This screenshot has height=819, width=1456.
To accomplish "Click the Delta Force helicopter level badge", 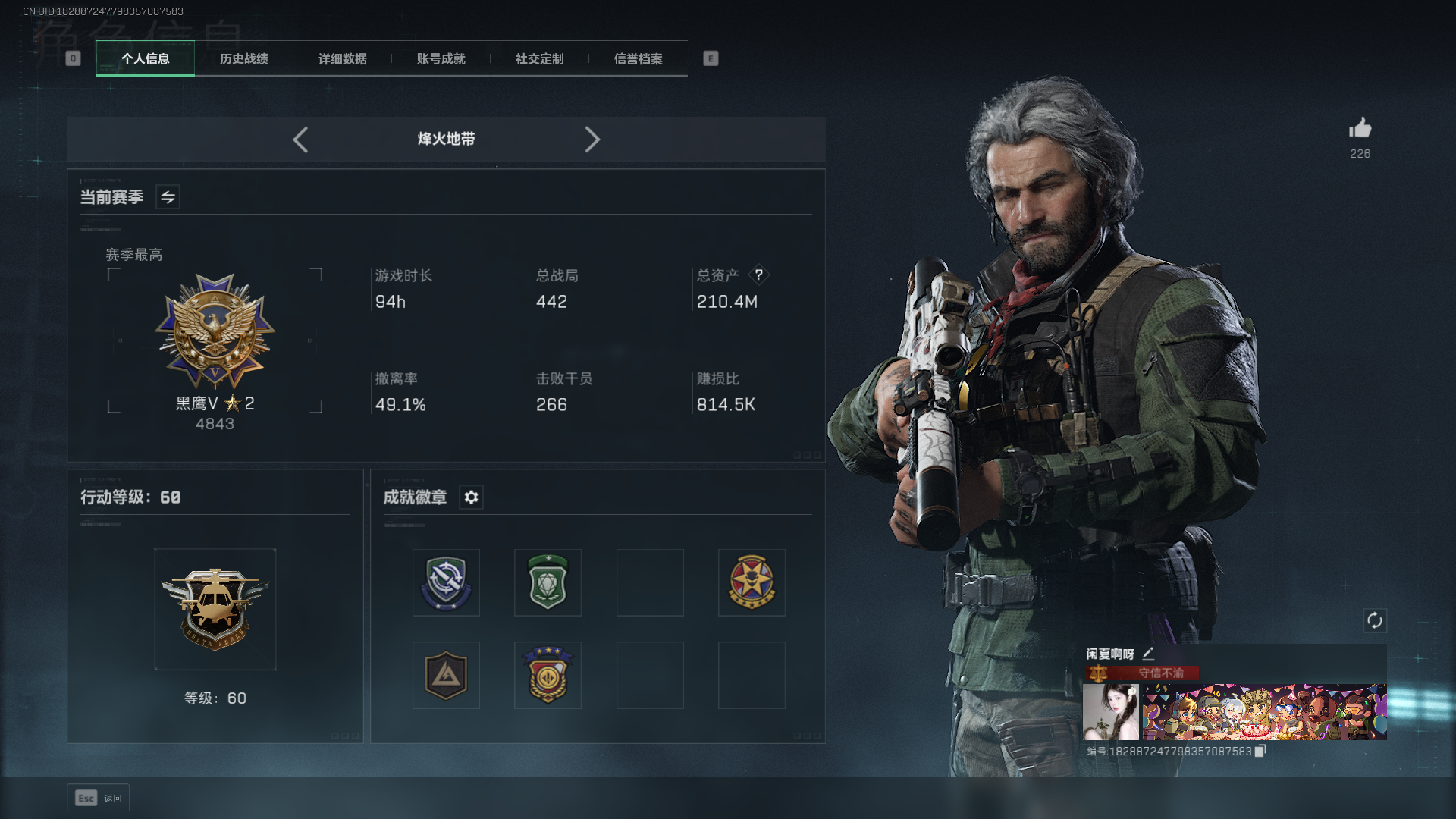I will click(215, 609).
